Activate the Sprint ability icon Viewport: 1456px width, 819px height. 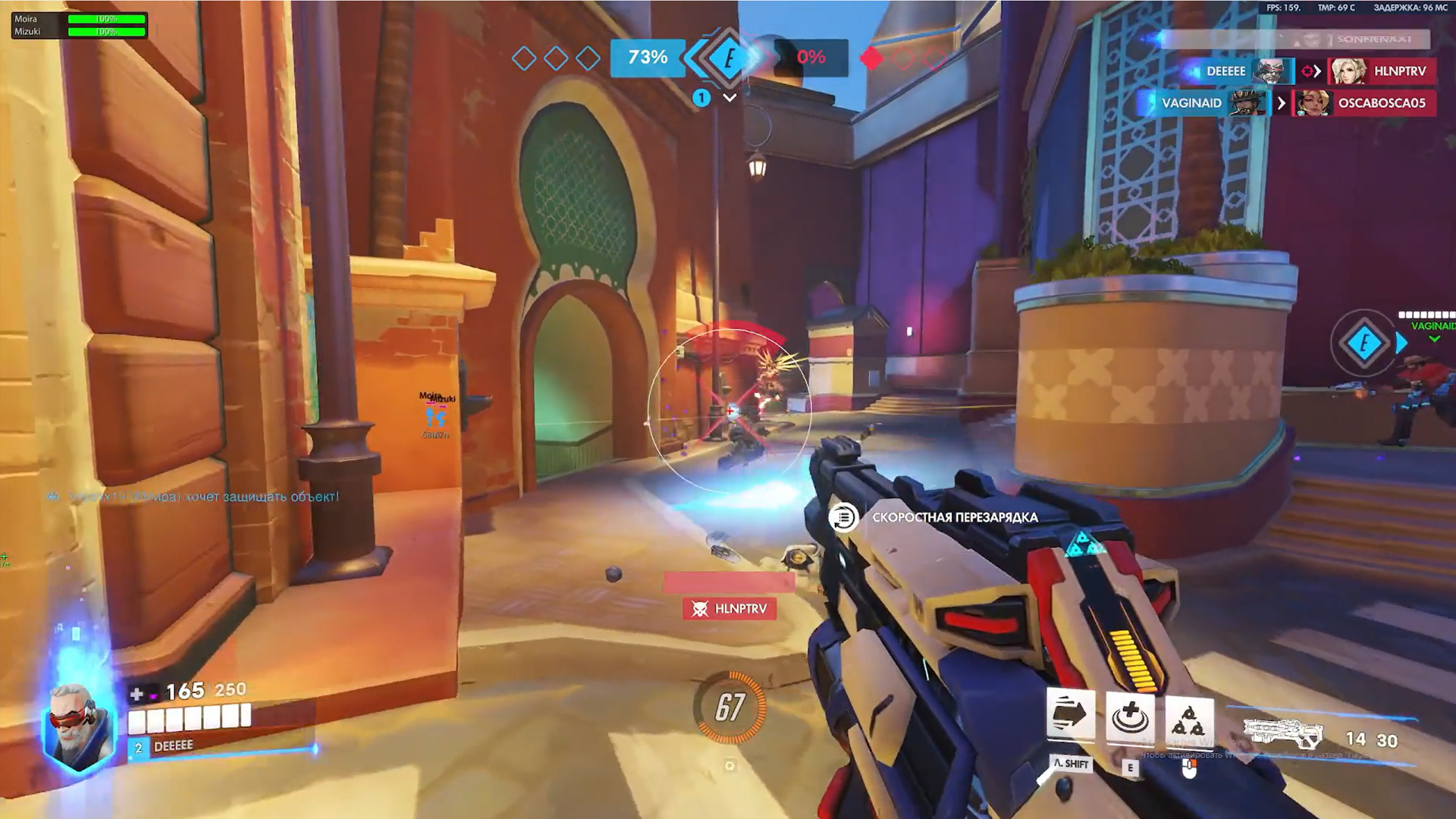pyautogui.click(x=1070, y=714)
